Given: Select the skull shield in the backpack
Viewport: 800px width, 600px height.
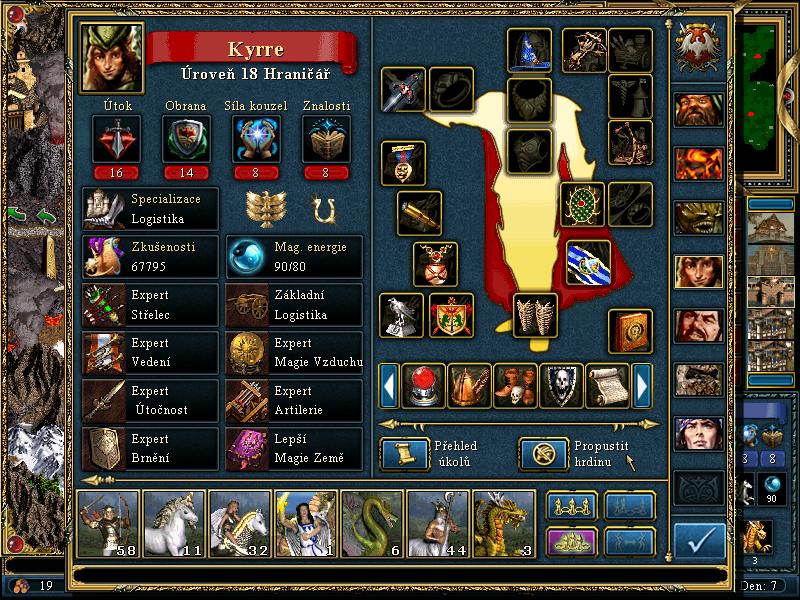Looking at the screenshot, I should [x=561, y=385].
